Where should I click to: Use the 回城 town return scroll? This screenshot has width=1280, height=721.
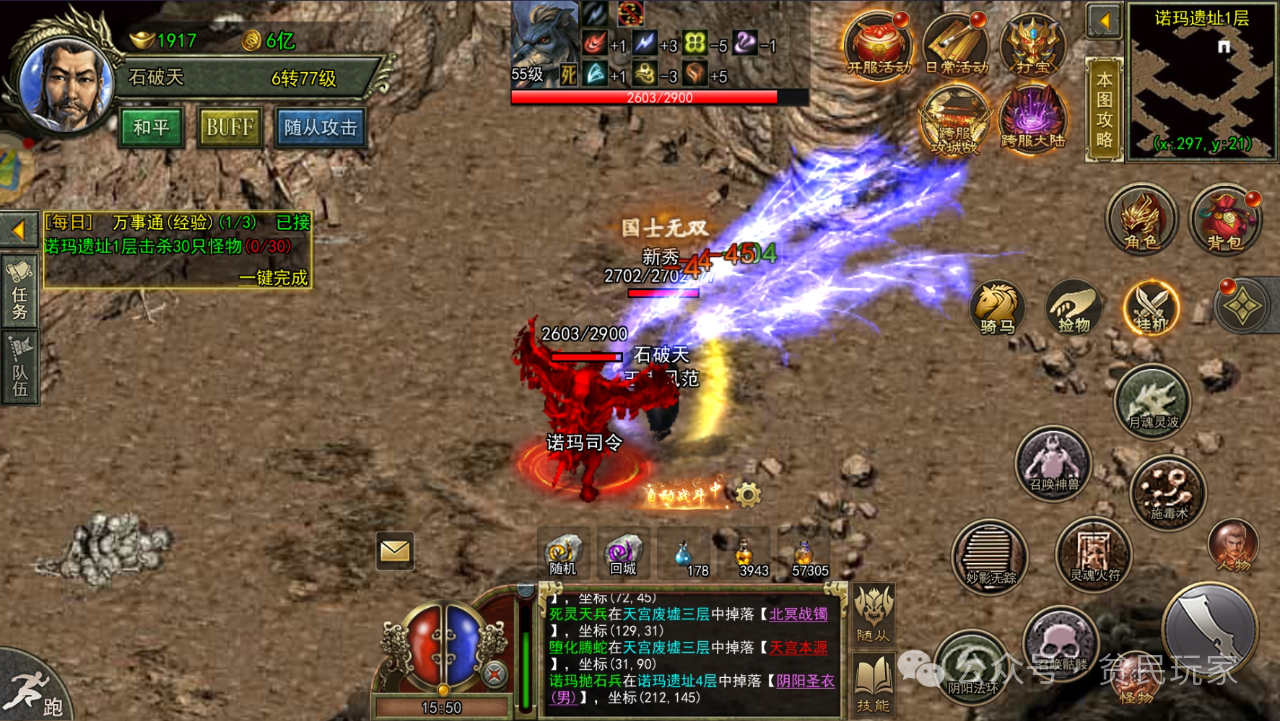(x=624, y=553)
